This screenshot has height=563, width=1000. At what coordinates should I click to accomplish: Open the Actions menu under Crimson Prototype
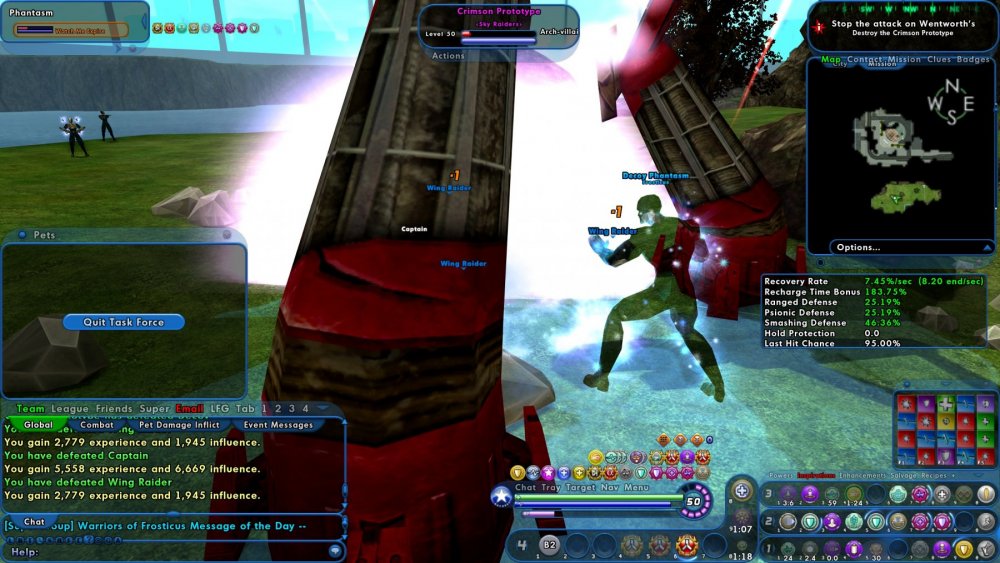click(x=448, y=56)
